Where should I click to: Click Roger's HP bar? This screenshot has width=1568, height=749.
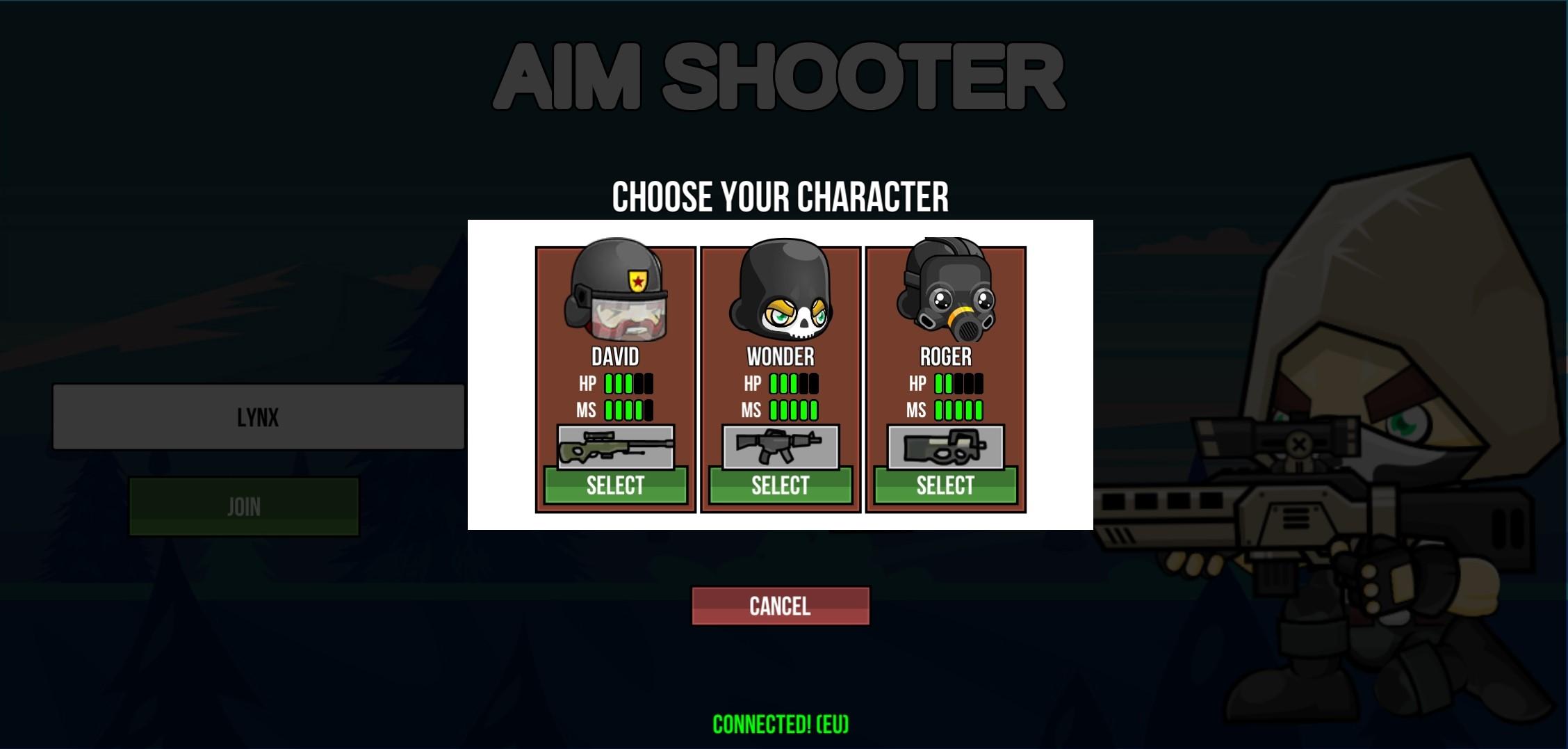[x=959, y=382]
